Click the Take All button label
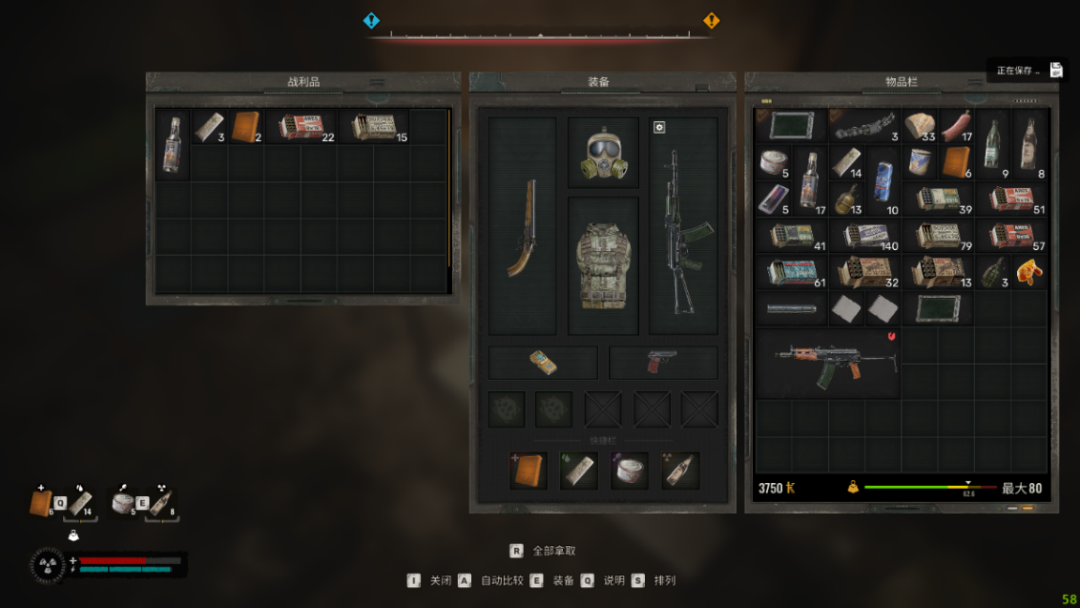This screenshot has width=1080, height=608. (x=554, y=550)
